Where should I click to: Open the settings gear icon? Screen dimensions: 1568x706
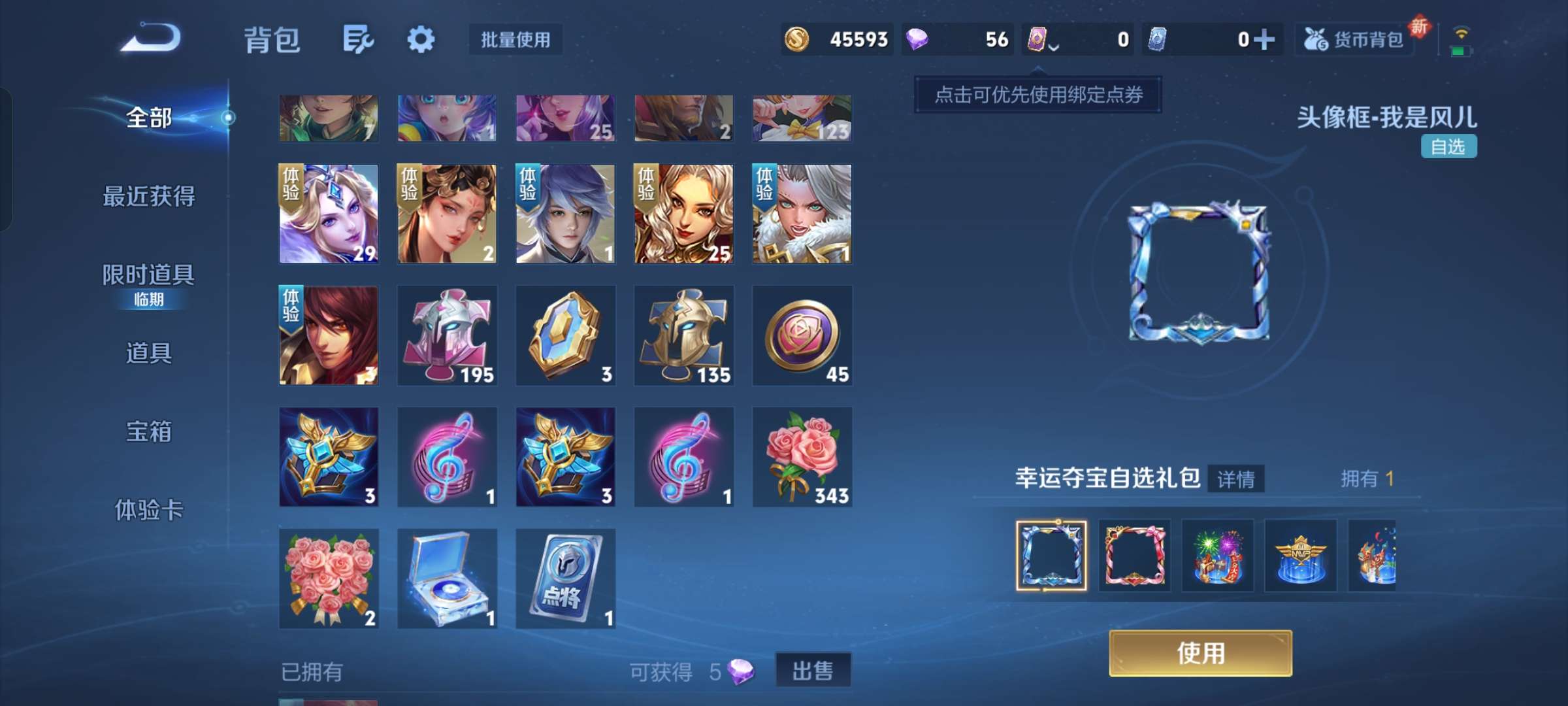pos(421,39)
